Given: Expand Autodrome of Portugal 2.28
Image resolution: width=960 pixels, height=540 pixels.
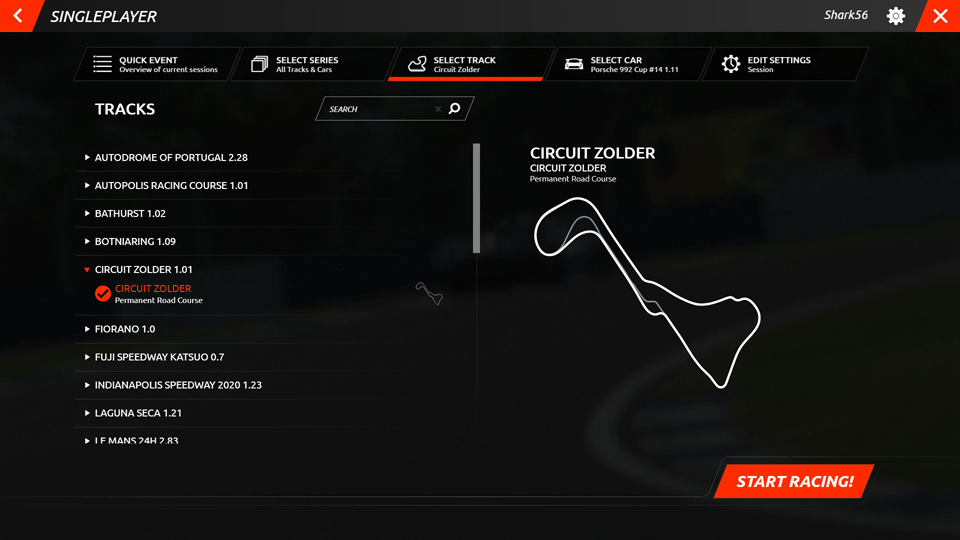Looking at the screenshot, I should [170, 157].
